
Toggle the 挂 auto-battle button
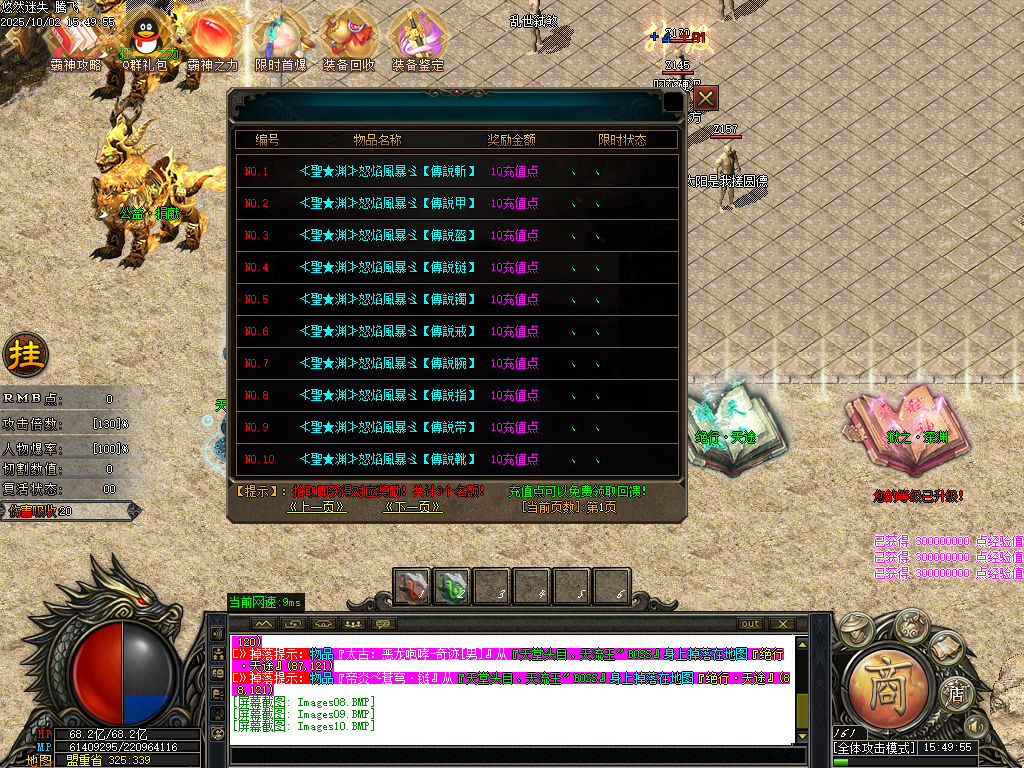[x=25, y=353]
